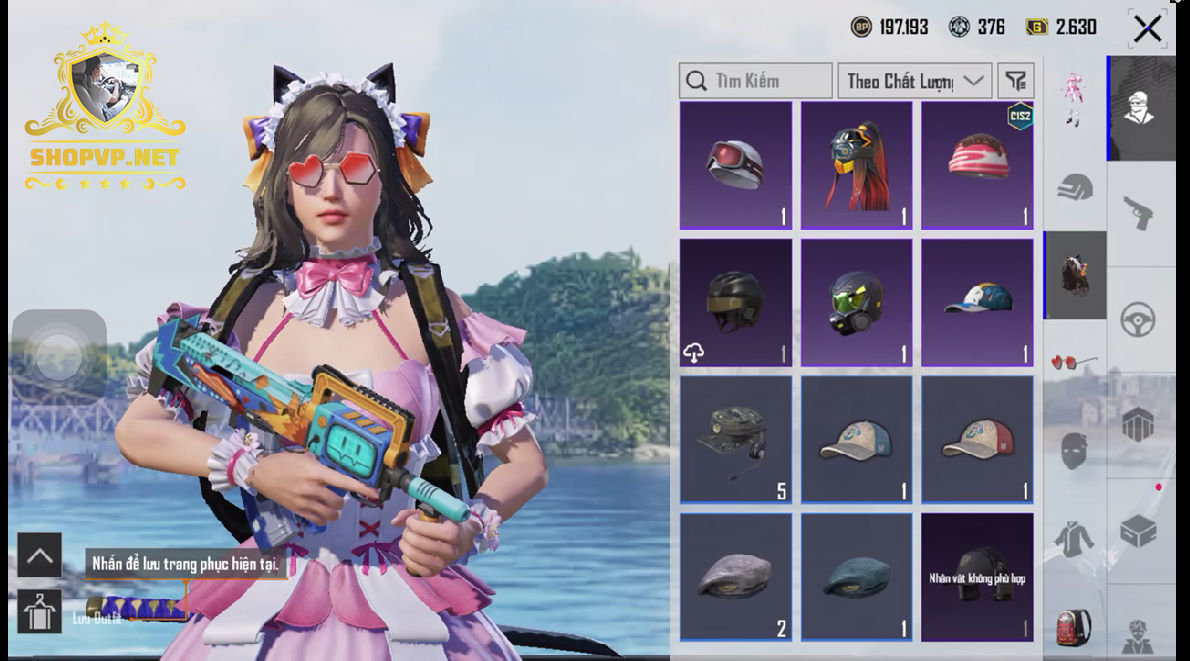Image resolution: width=1190 pixels, height=661 pixels.
Task: Switch to the heart glasses category tab
Action: [1075, 361]
